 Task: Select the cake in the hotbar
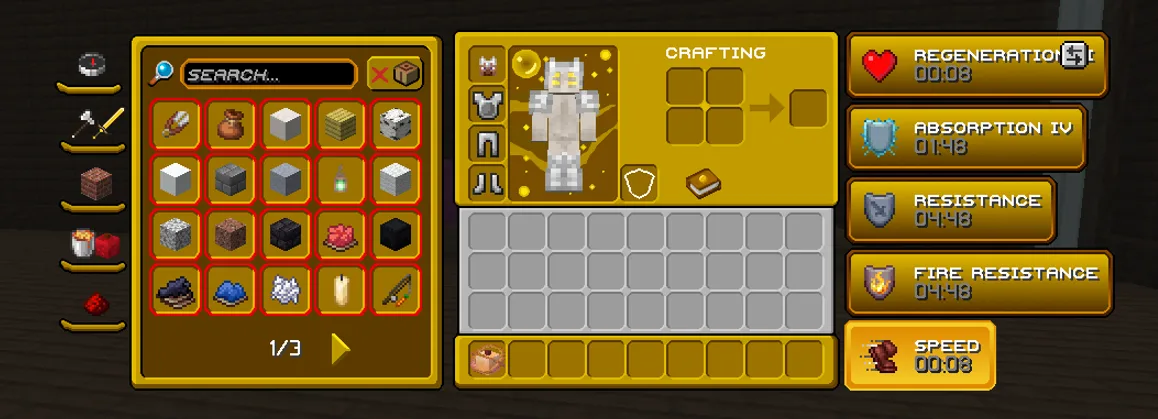point(487,359)
